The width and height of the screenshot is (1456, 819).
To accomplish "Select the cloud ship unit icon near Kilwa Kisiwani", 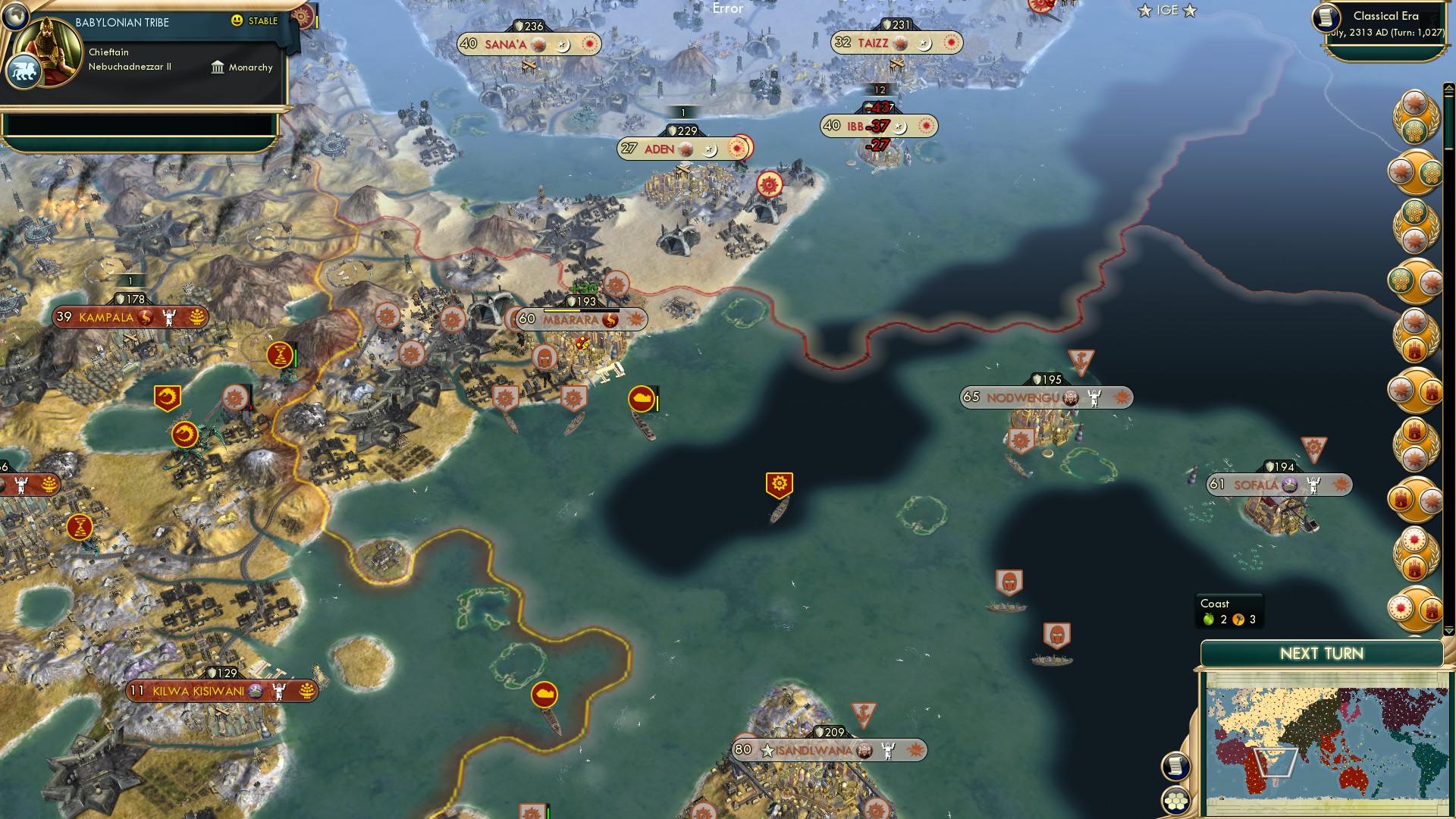I will click(x=543, y=693).
